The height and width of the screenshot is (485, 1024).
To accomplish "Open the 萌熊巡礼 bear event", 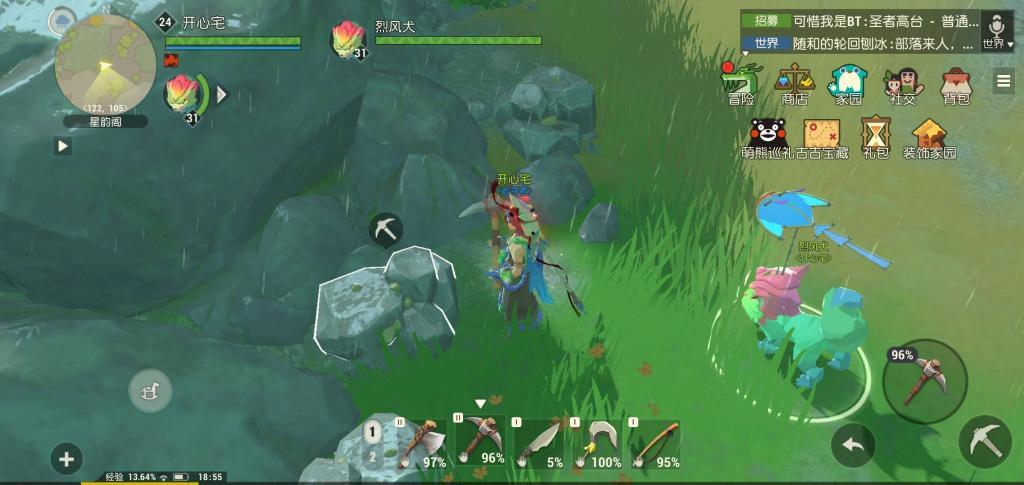I will (x=765, y=136).
